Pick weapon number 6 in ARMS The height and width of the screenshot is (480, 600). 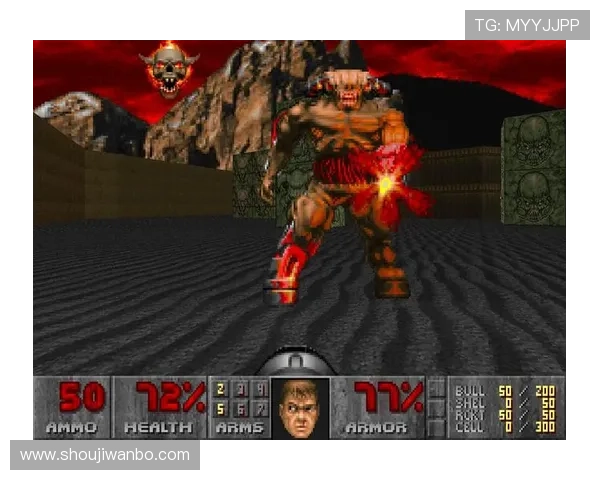pyautogui.click(x=240, y=408)
